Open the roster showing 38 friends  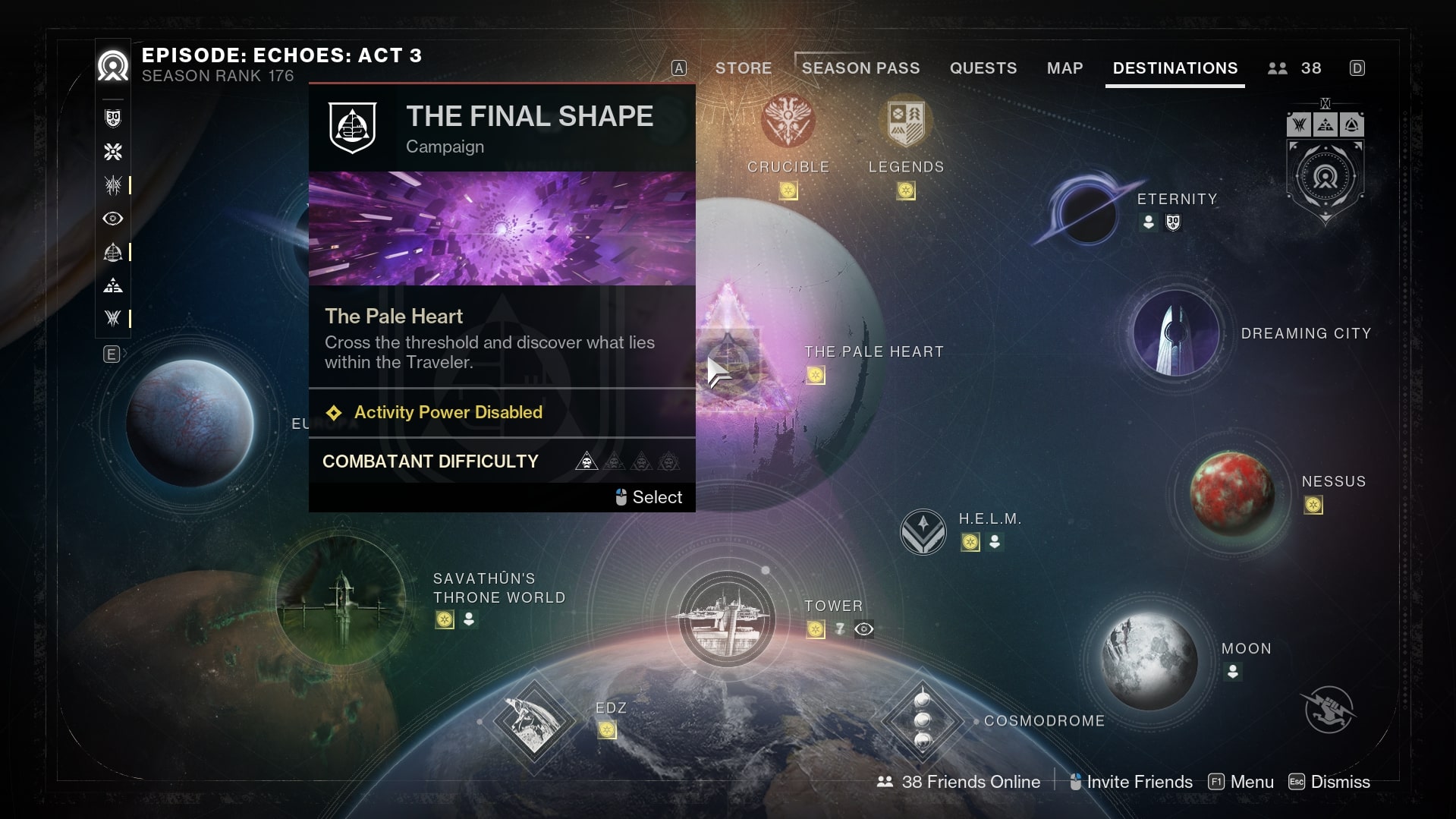coord(1295,68)
